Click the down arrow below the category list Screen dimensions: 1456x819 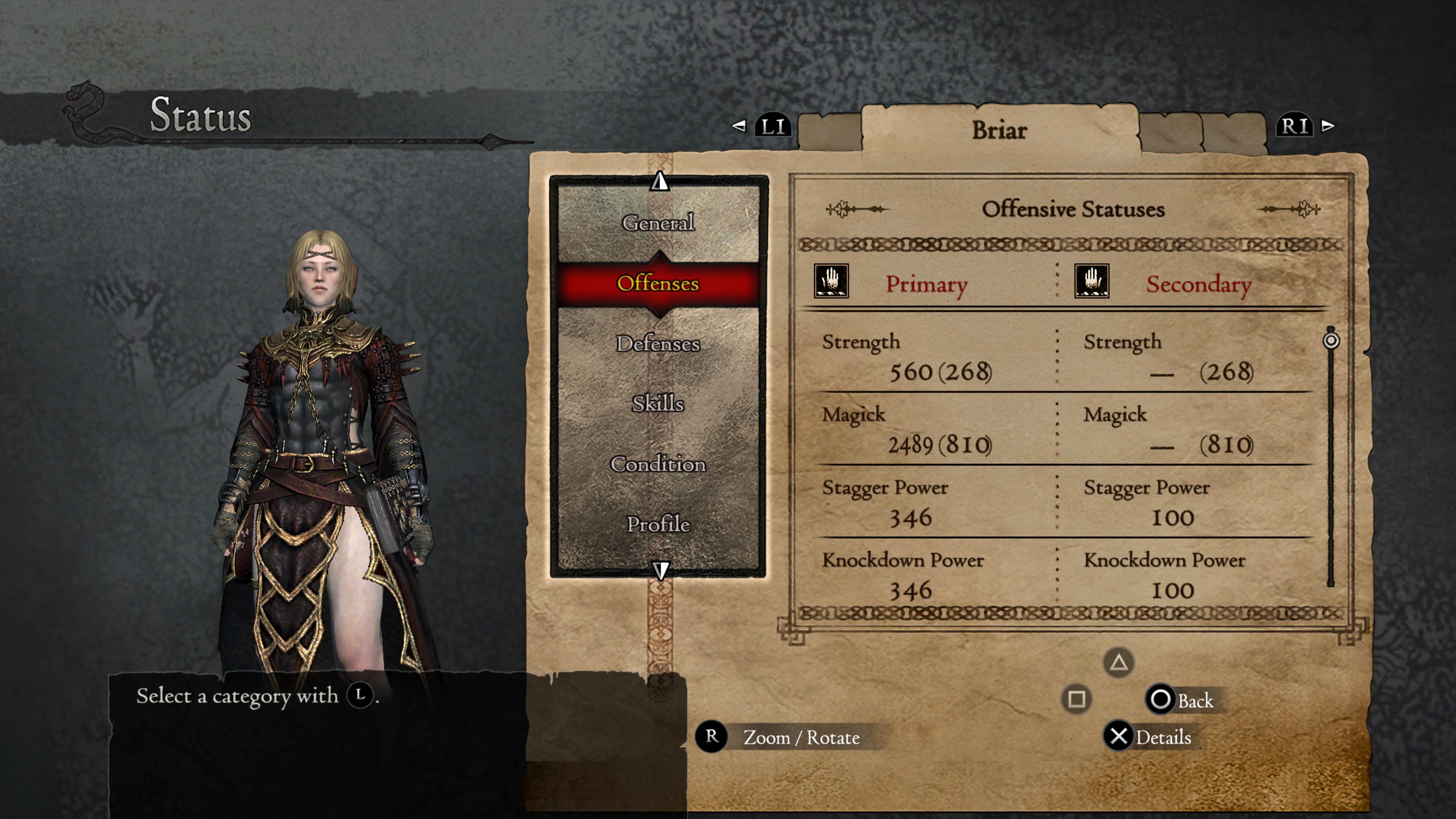pyautogui.click(x=660, y=570)
